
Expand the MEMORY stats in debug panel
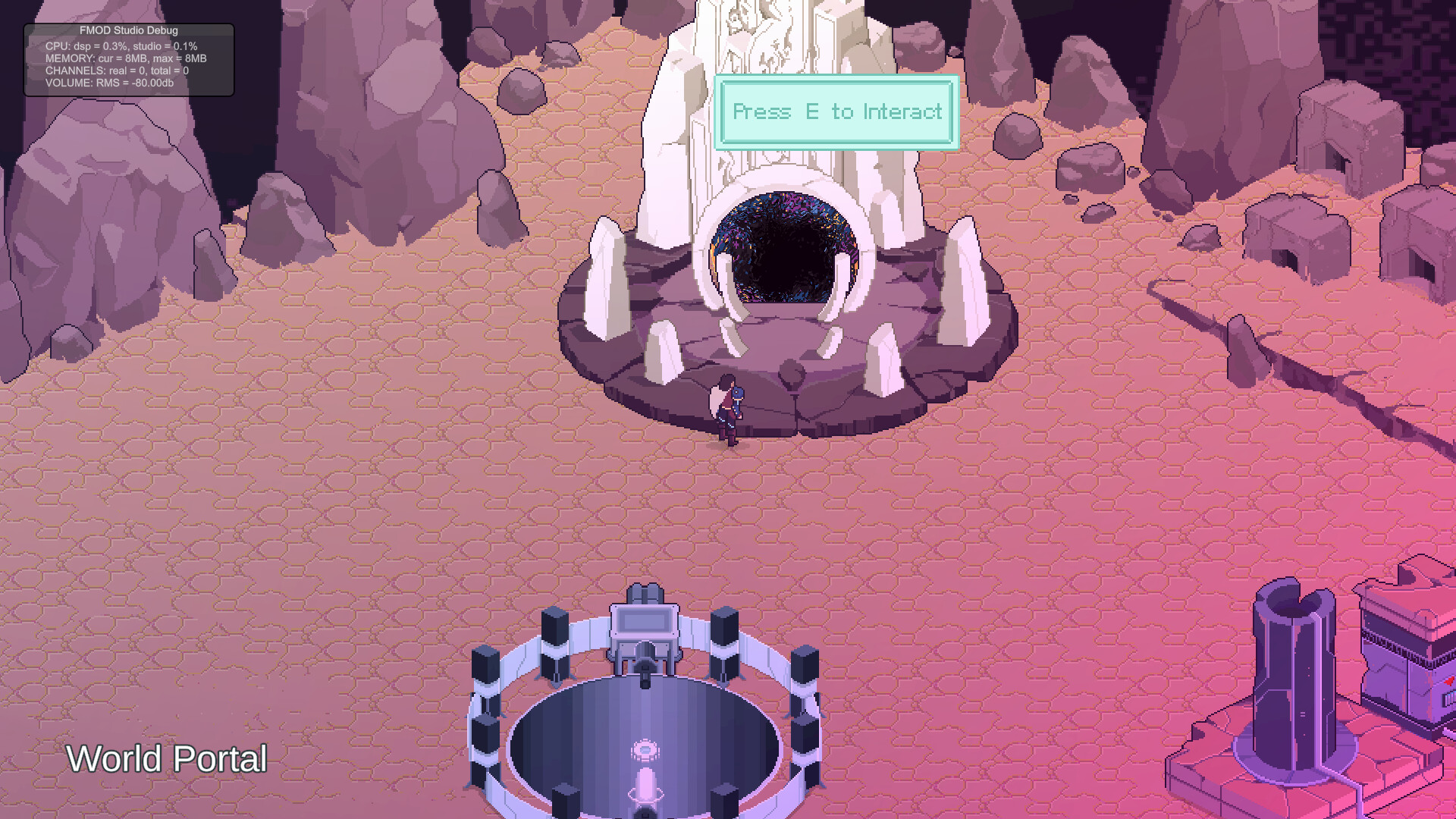pyautogui.click(x=125, y=58)
